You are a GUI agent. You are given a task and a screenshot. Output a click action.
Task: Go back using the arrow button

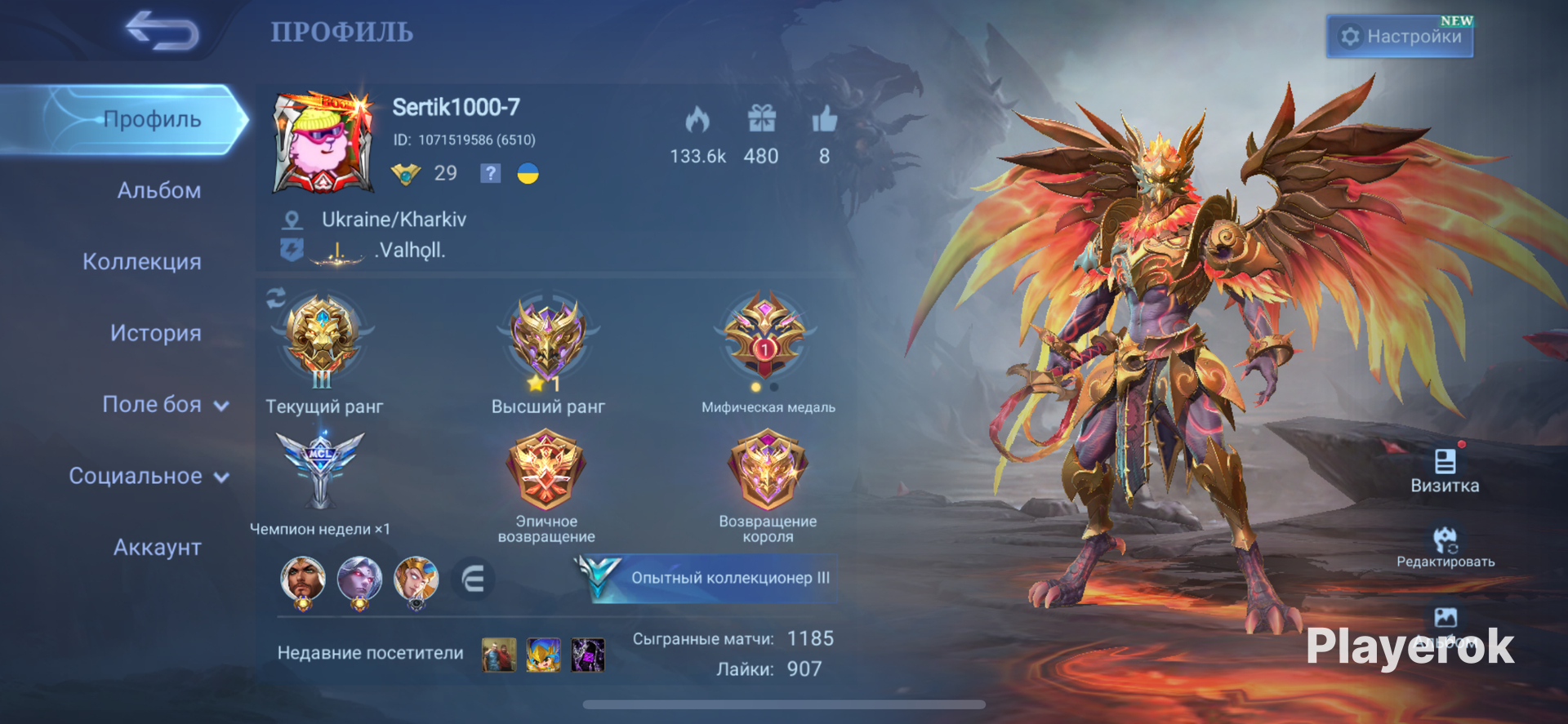point(163,31)
